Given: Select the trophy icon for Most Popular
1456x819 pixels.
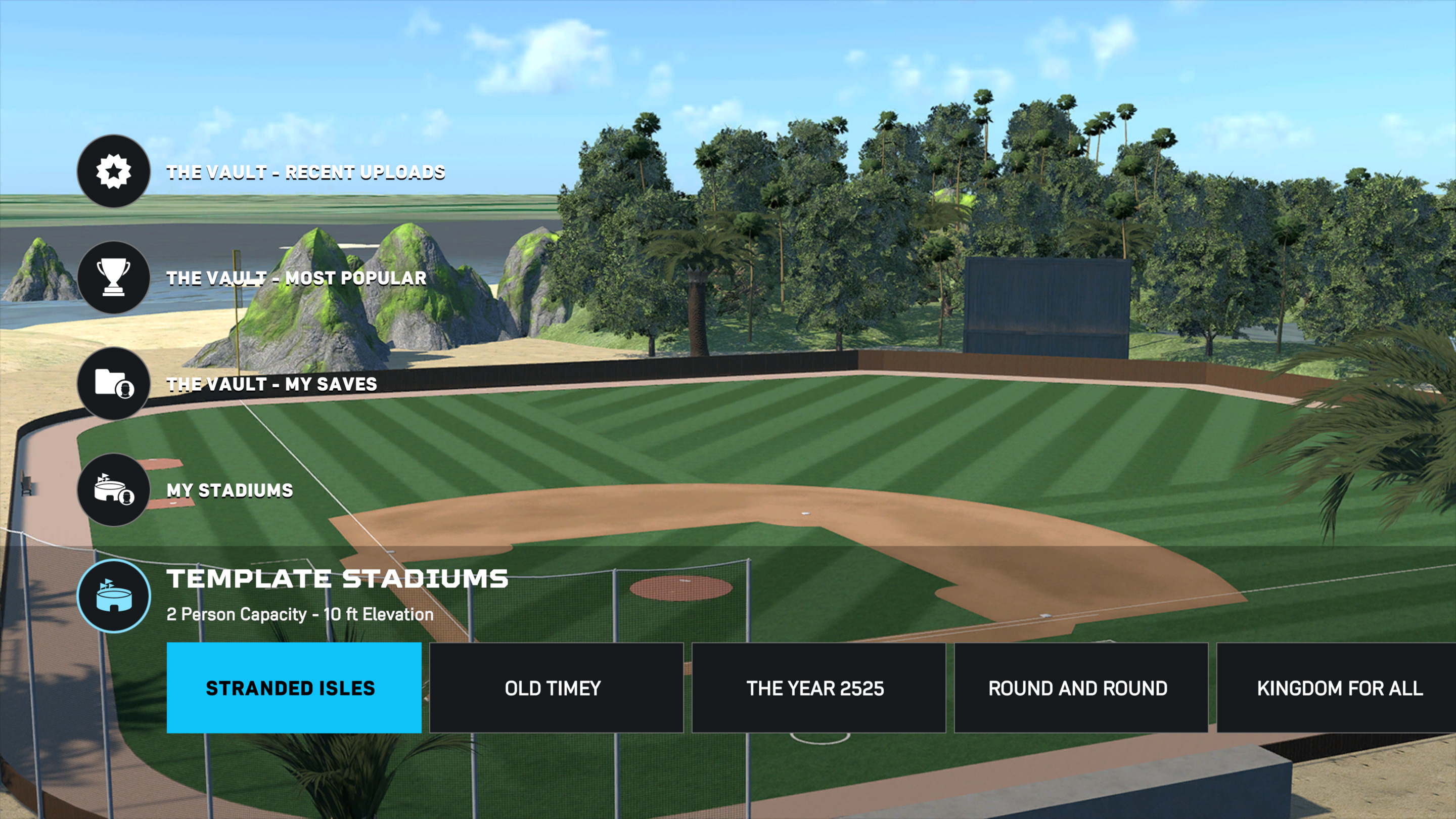Looking at the screenshot, I should click(x=113, y=278).
